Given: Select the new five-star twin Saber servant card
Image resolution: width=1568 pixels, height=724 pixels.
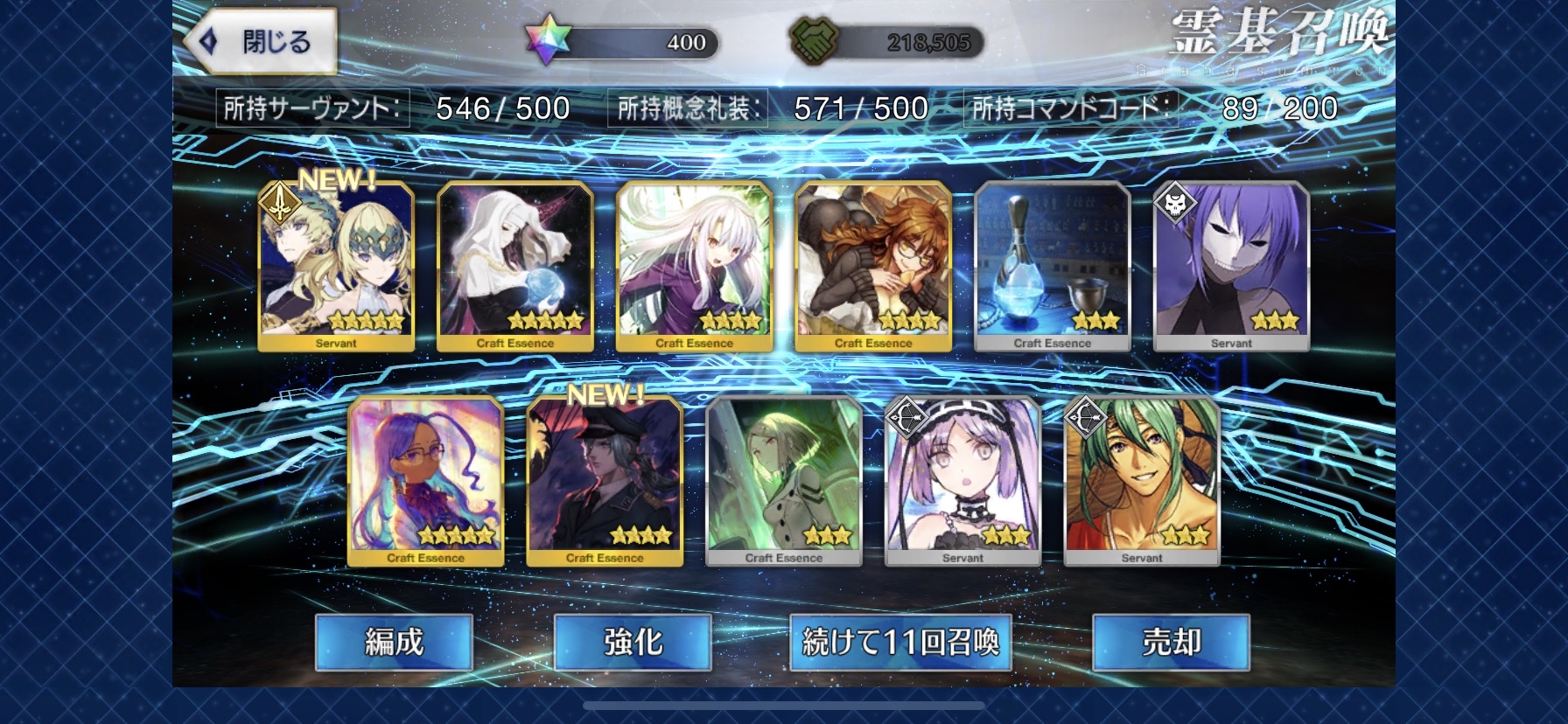Looking at the screenshot, I should 336,266.
